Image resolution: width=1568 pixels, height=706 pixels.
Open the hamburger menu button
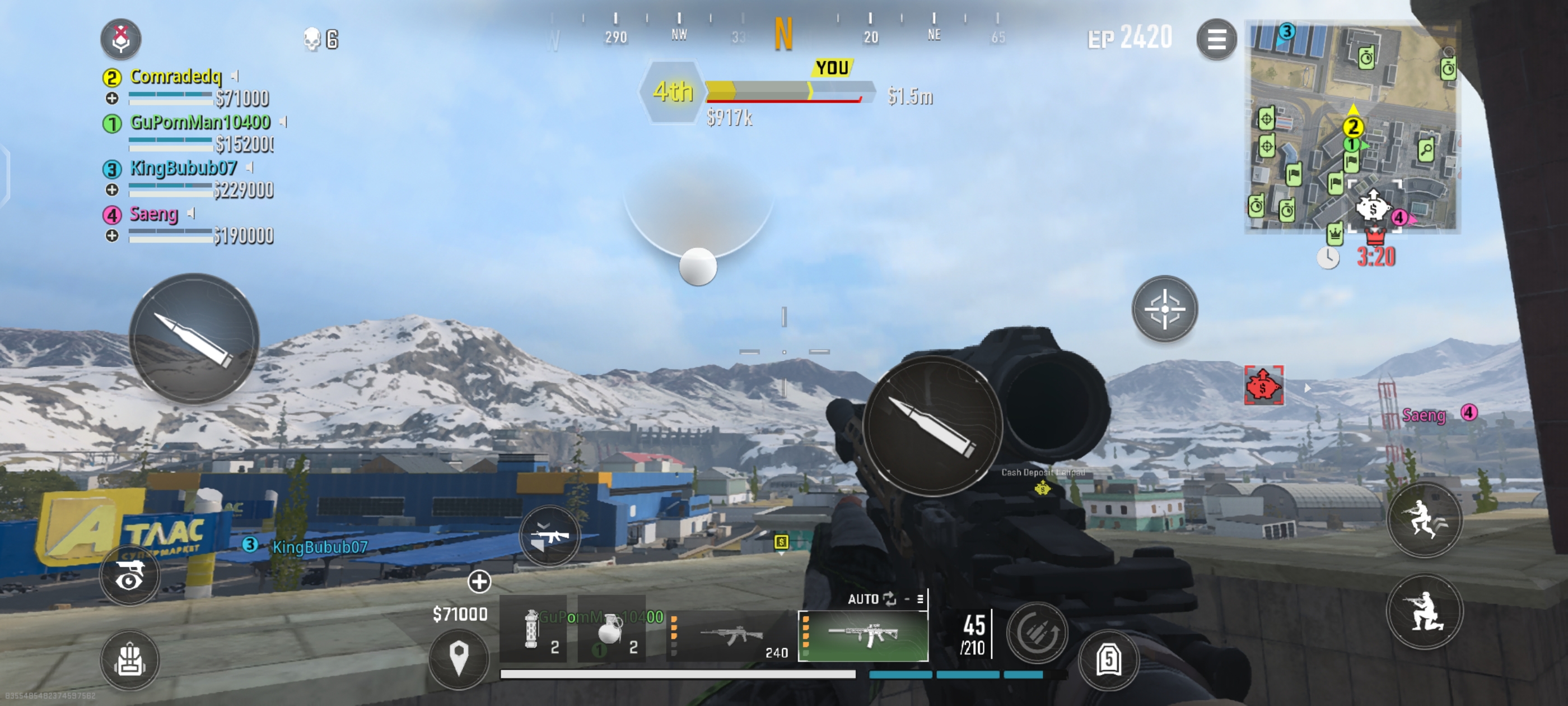[1216, 40]
